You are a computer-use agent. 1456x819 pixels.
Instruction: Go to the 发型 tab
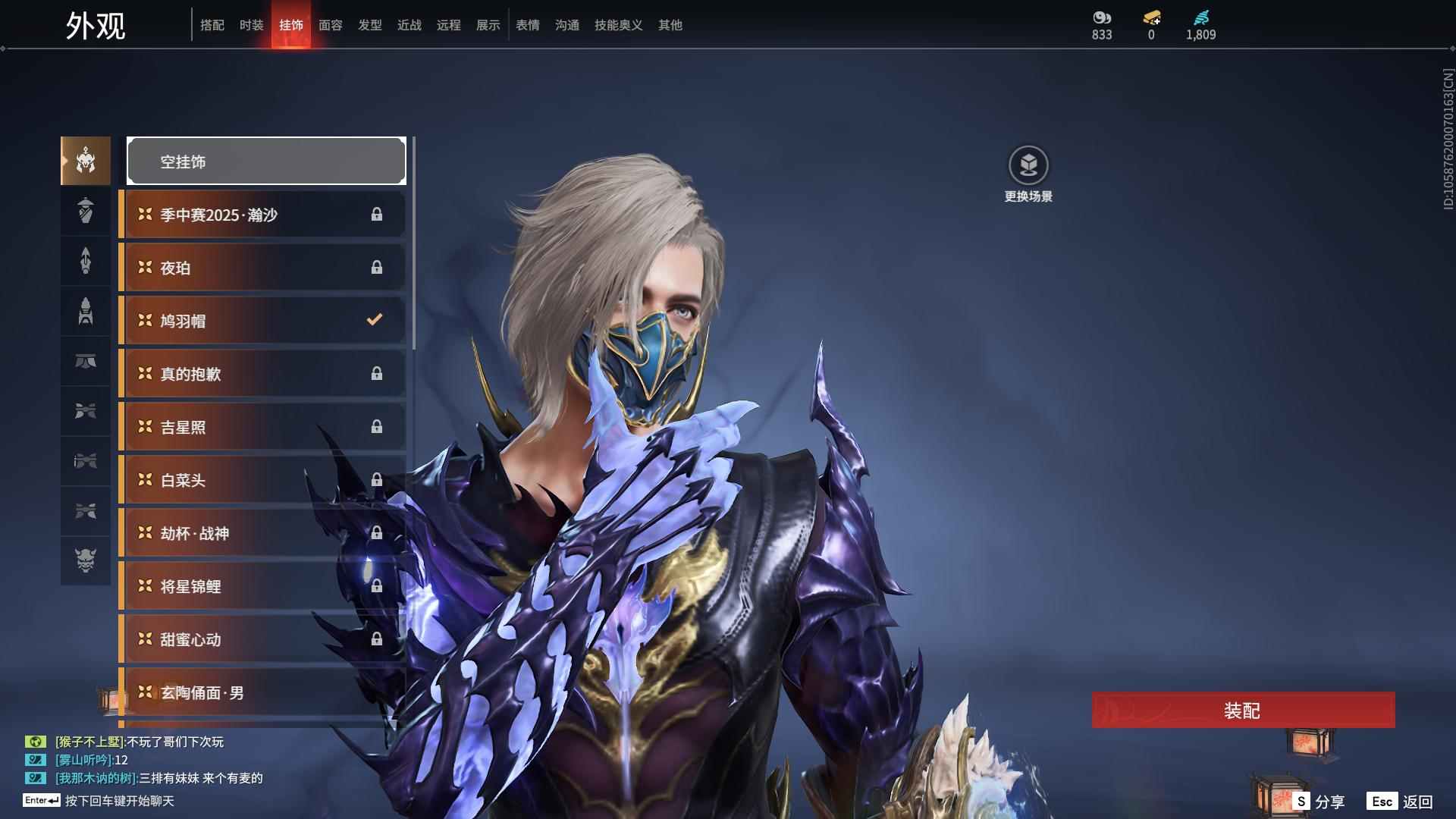[x=370, y=25]
